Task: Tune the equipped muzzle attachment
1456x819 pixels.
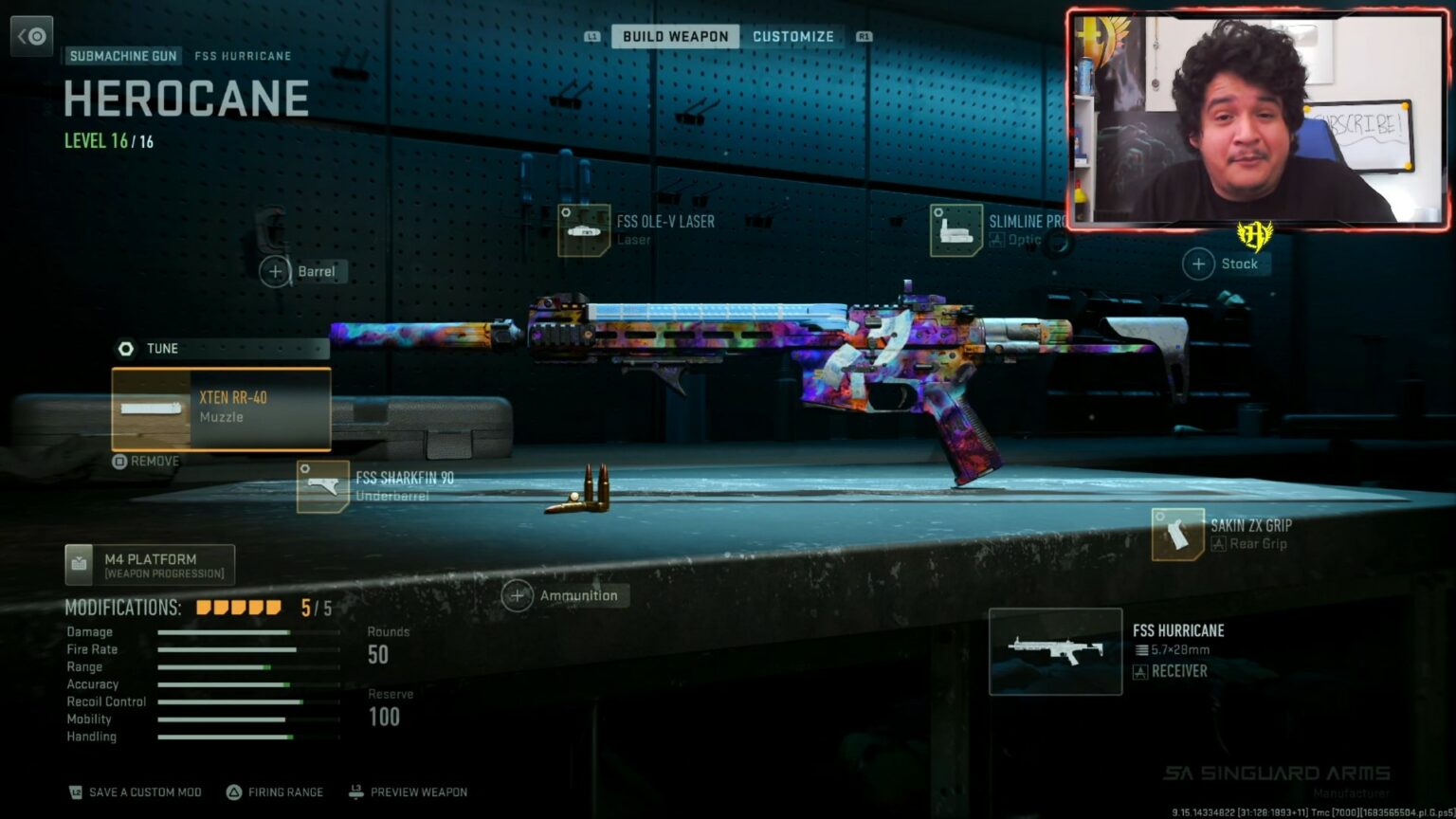Action: pyautogui.click(x=152, y=349)
